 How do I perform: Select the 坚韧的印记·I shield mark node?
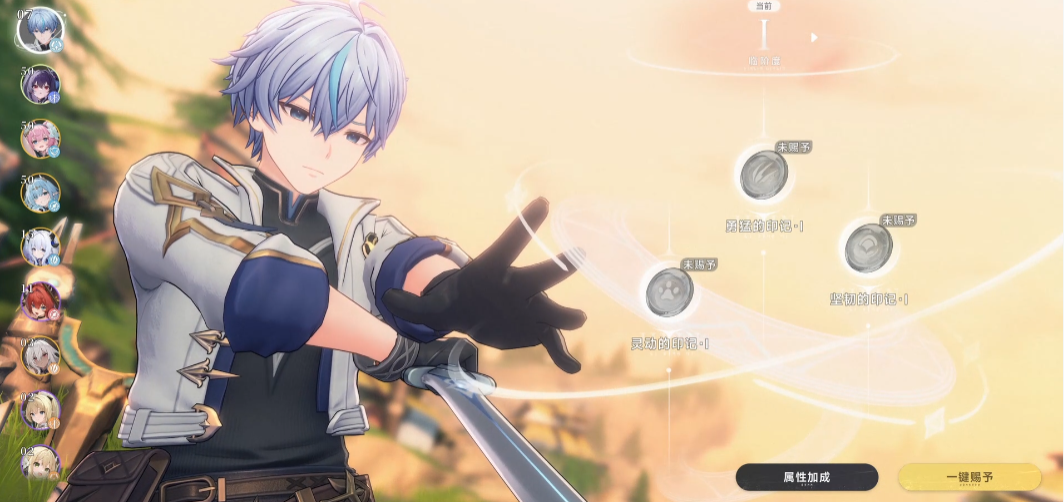868,247
